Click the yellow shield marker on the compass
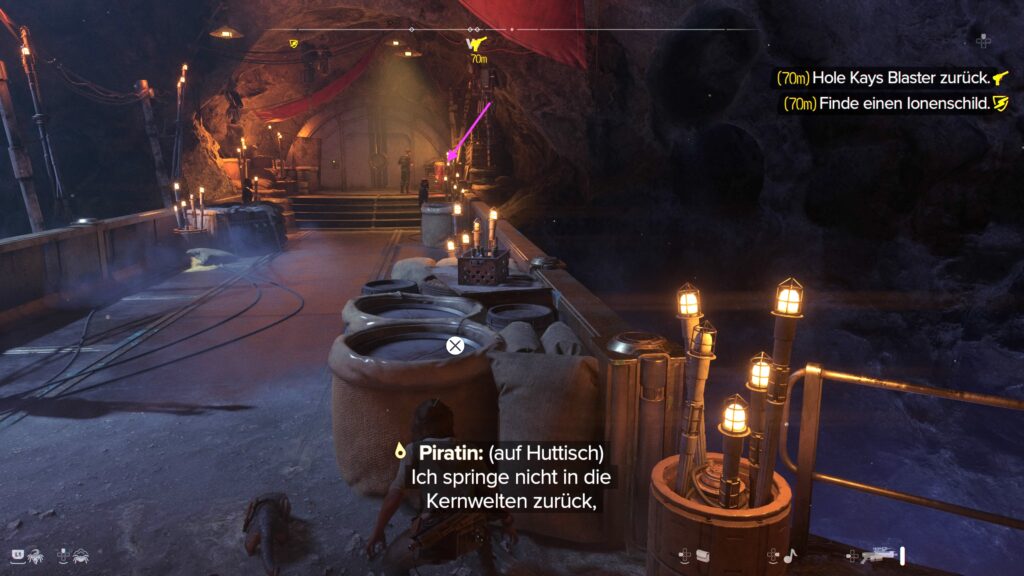This screenshot has height=576, width=1024. click(294, 43)
